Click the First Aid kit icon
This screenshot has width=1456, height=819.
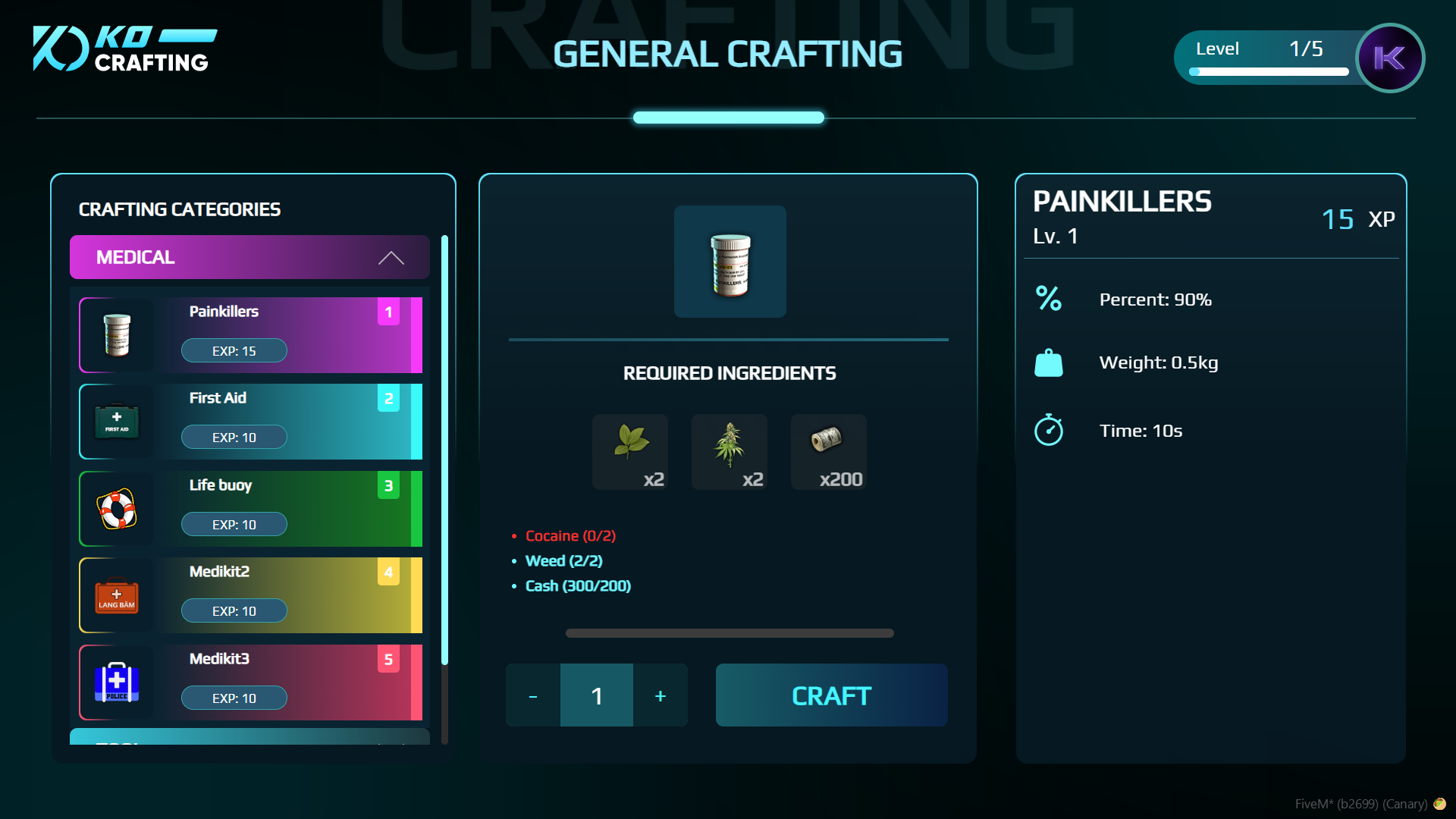click(x=115, y=422)
